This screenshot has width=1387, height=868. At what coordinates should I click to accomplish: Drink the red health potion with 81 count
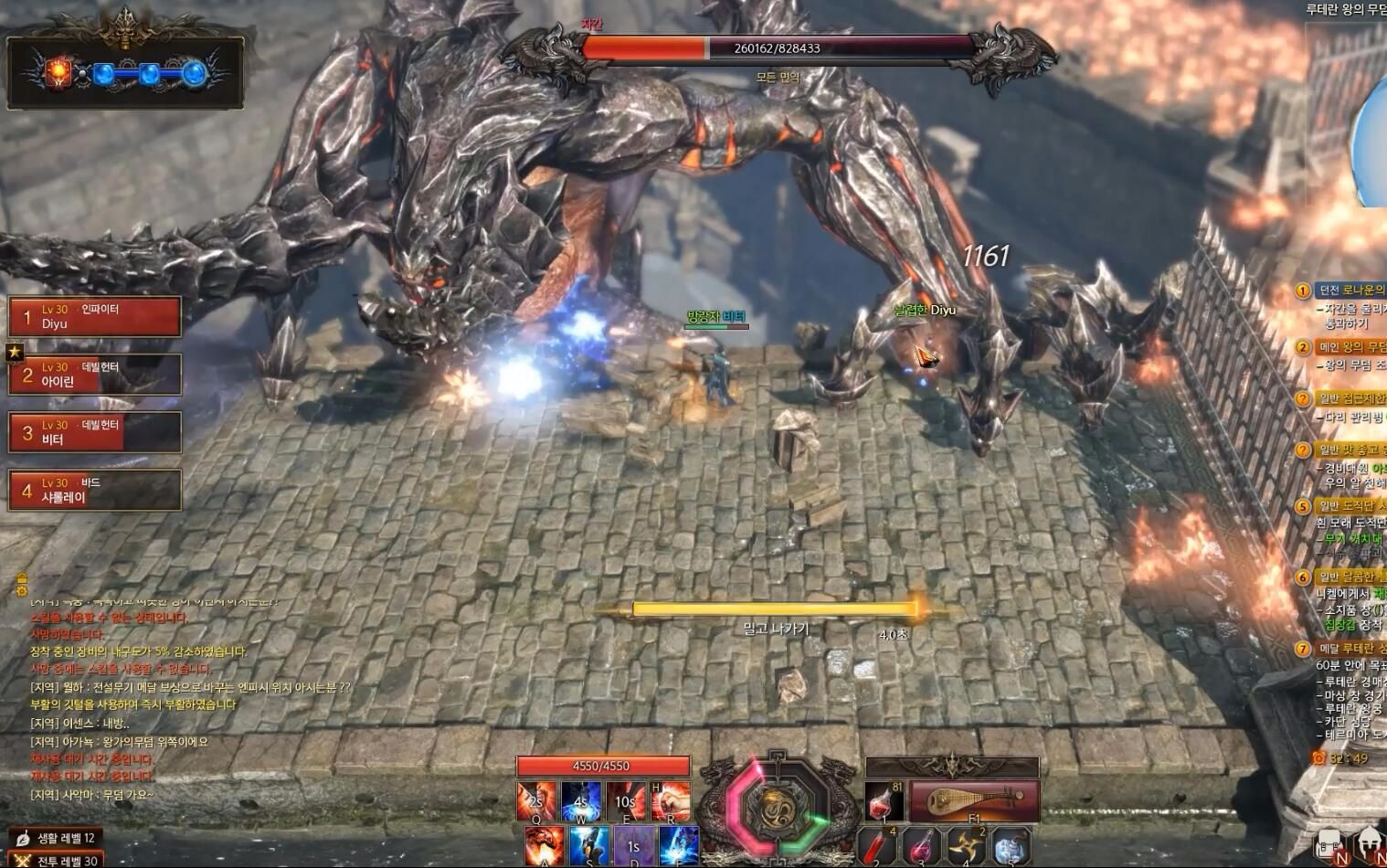point(884,801)
